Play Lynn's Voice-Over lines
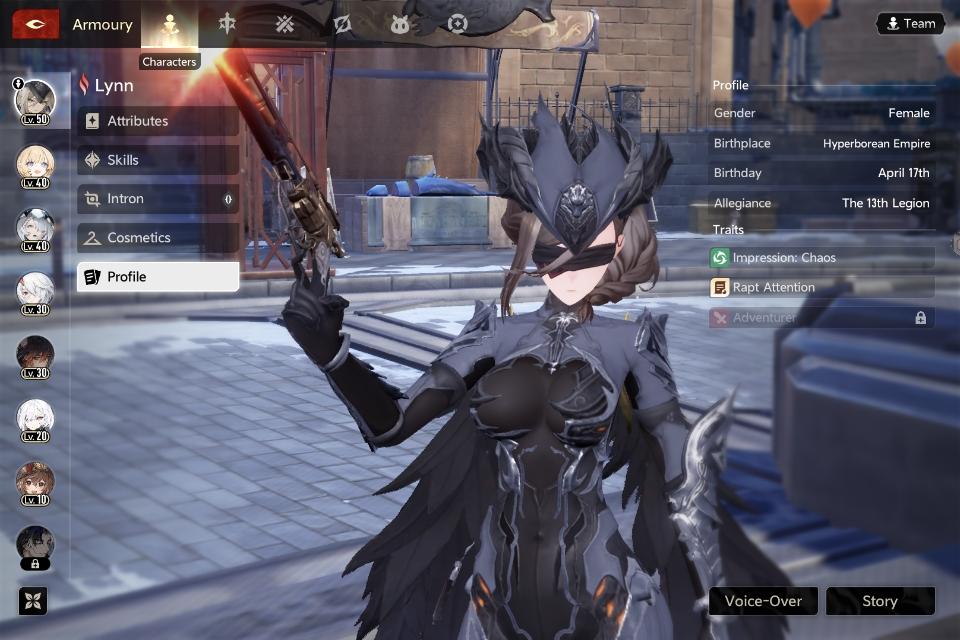Image resolution: width=960 pixels, height=640 pixels. click(763, 601)
